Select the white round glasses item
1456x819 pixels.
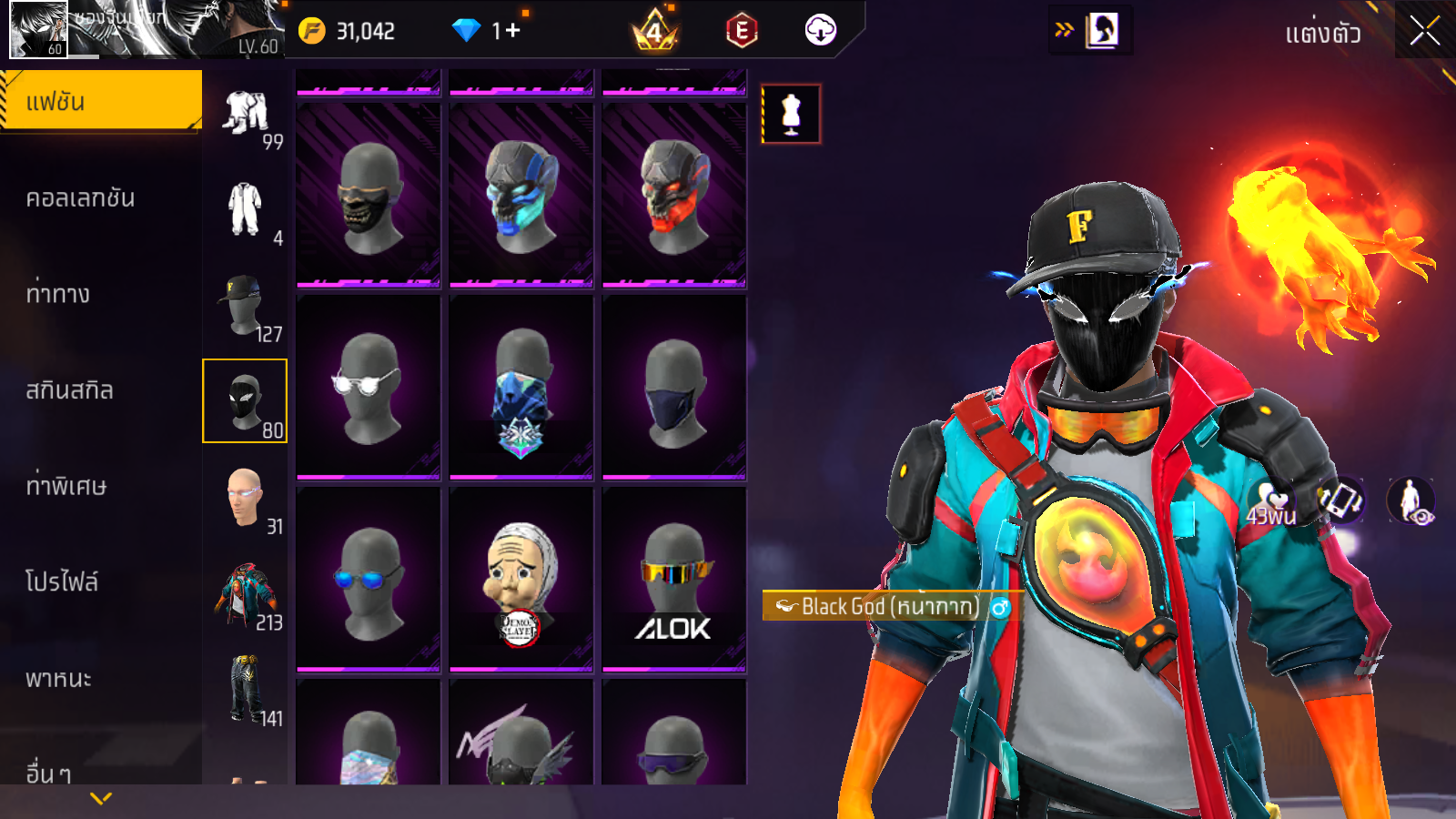[369, 387]
